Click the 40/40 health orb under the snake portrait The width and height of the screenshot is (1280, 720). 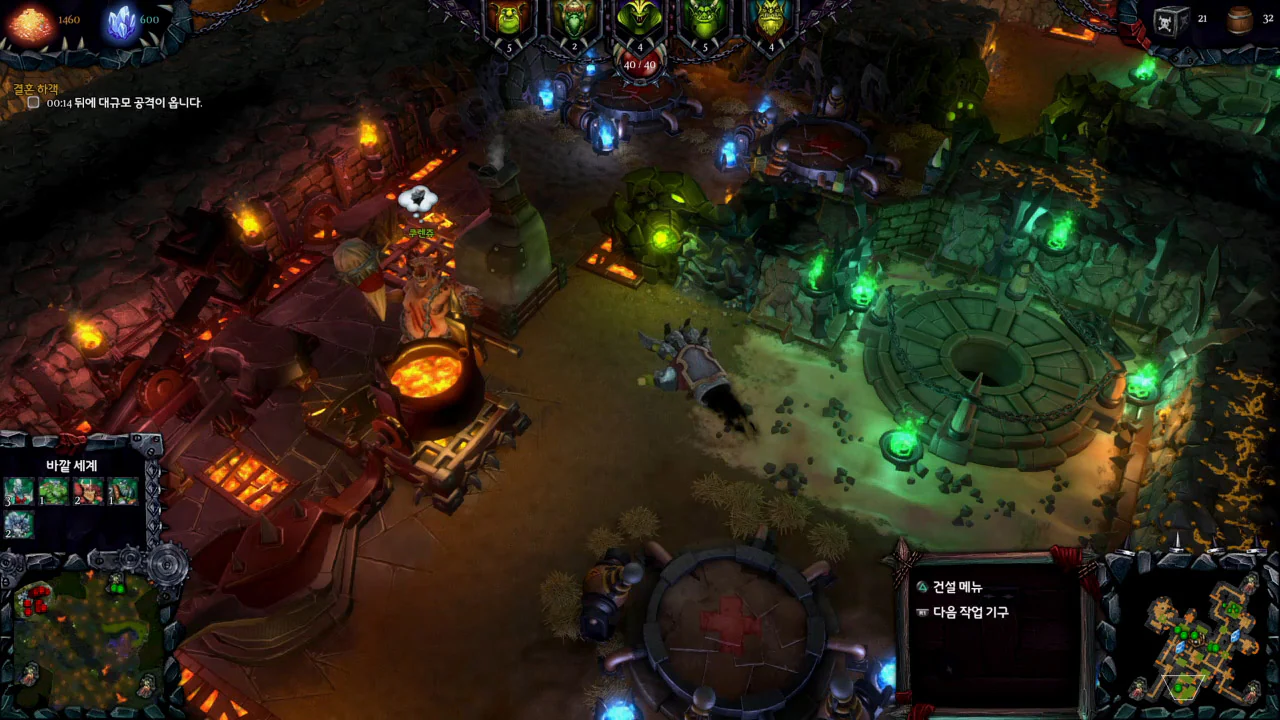pyautogui.click(x=640, y=64)
